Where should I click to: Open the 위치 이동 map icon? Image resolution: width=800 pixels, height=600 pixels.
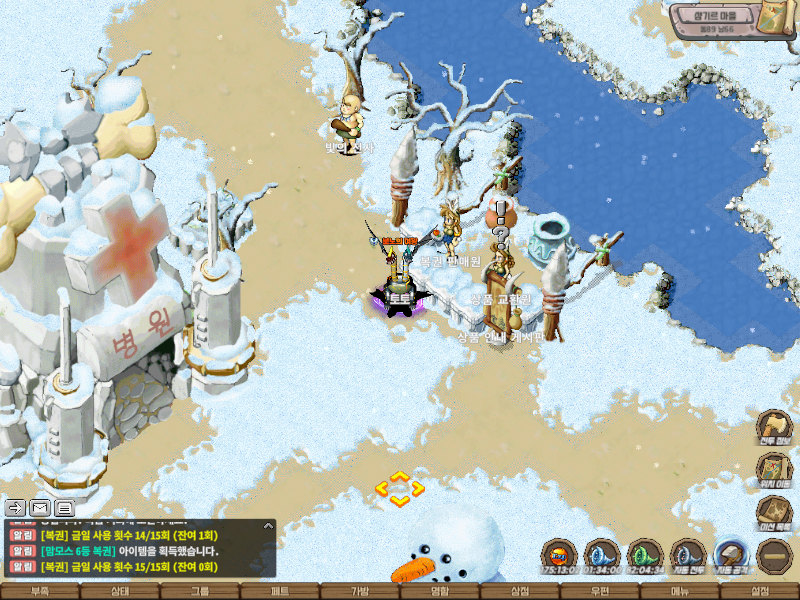[x=775, y=470]
